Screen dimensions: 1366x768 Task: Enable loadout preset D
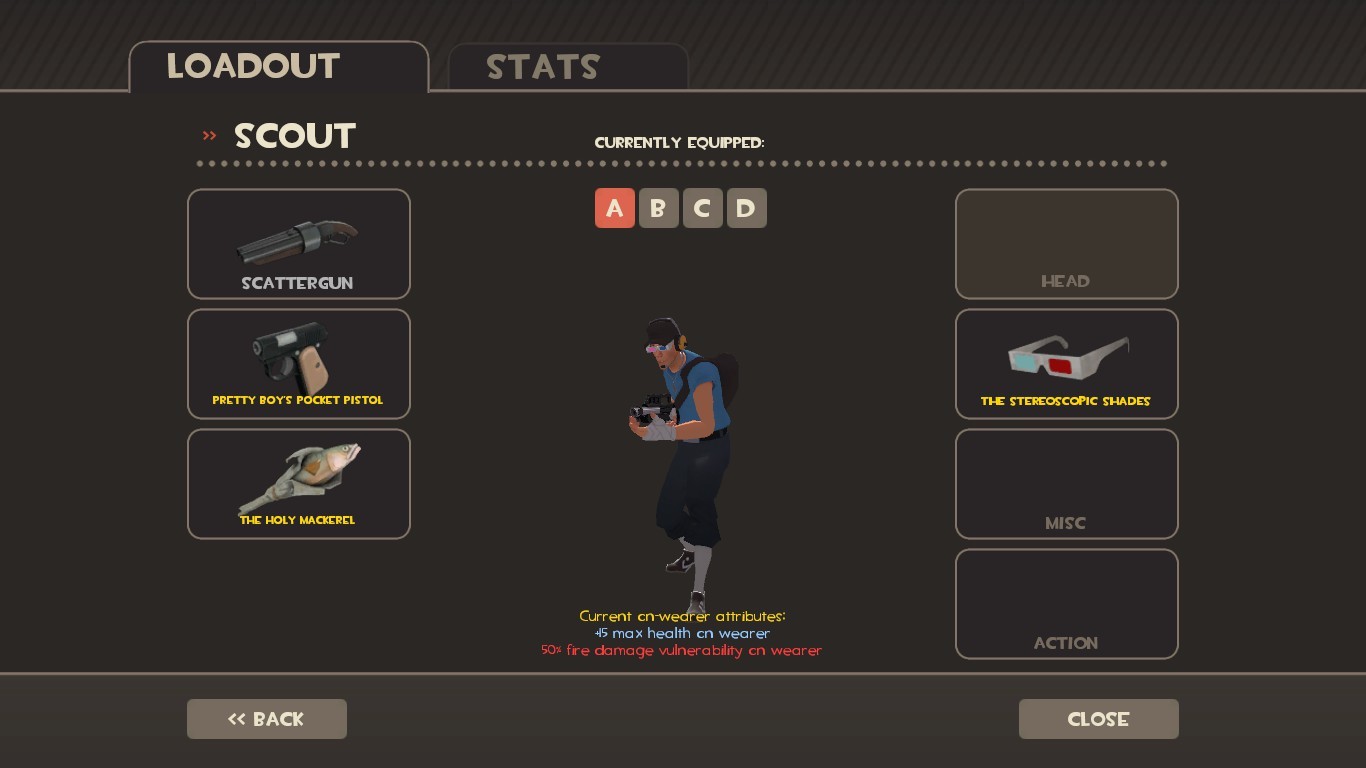pyautogui.click(x=747, y=208)
